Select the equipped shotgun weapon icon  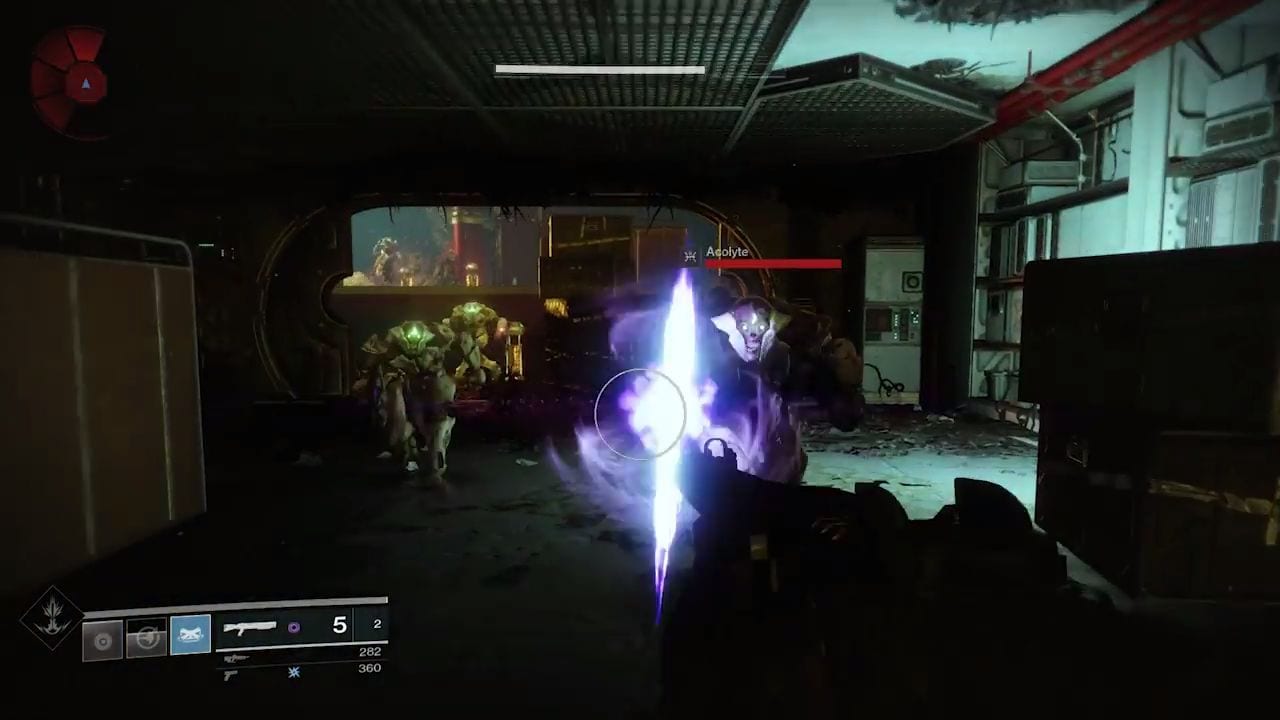pyautogui.click(x=249, y=627)
